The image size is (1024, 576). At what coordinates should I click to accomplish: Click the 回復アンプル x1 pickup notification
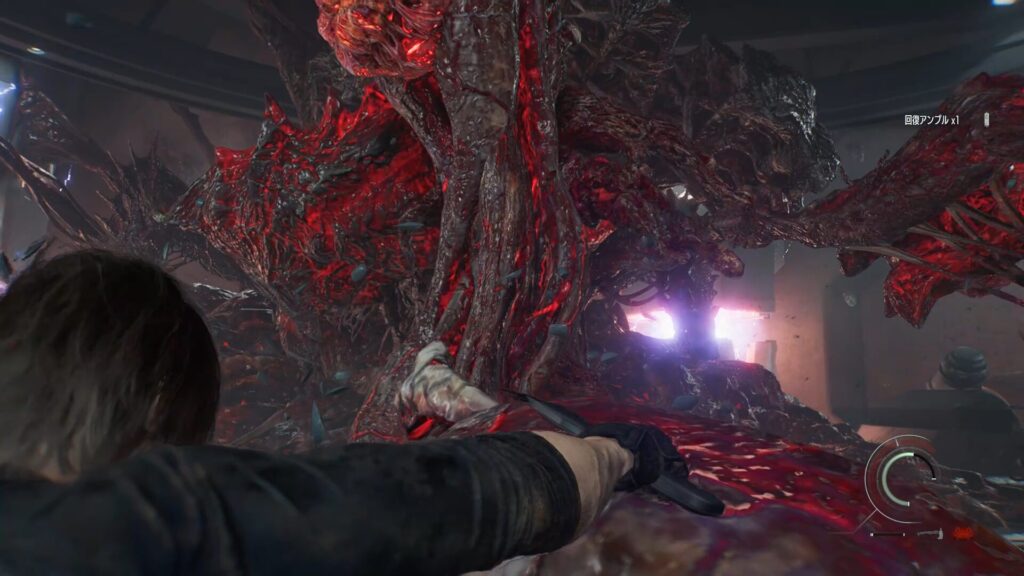click(x=931, y=120)
